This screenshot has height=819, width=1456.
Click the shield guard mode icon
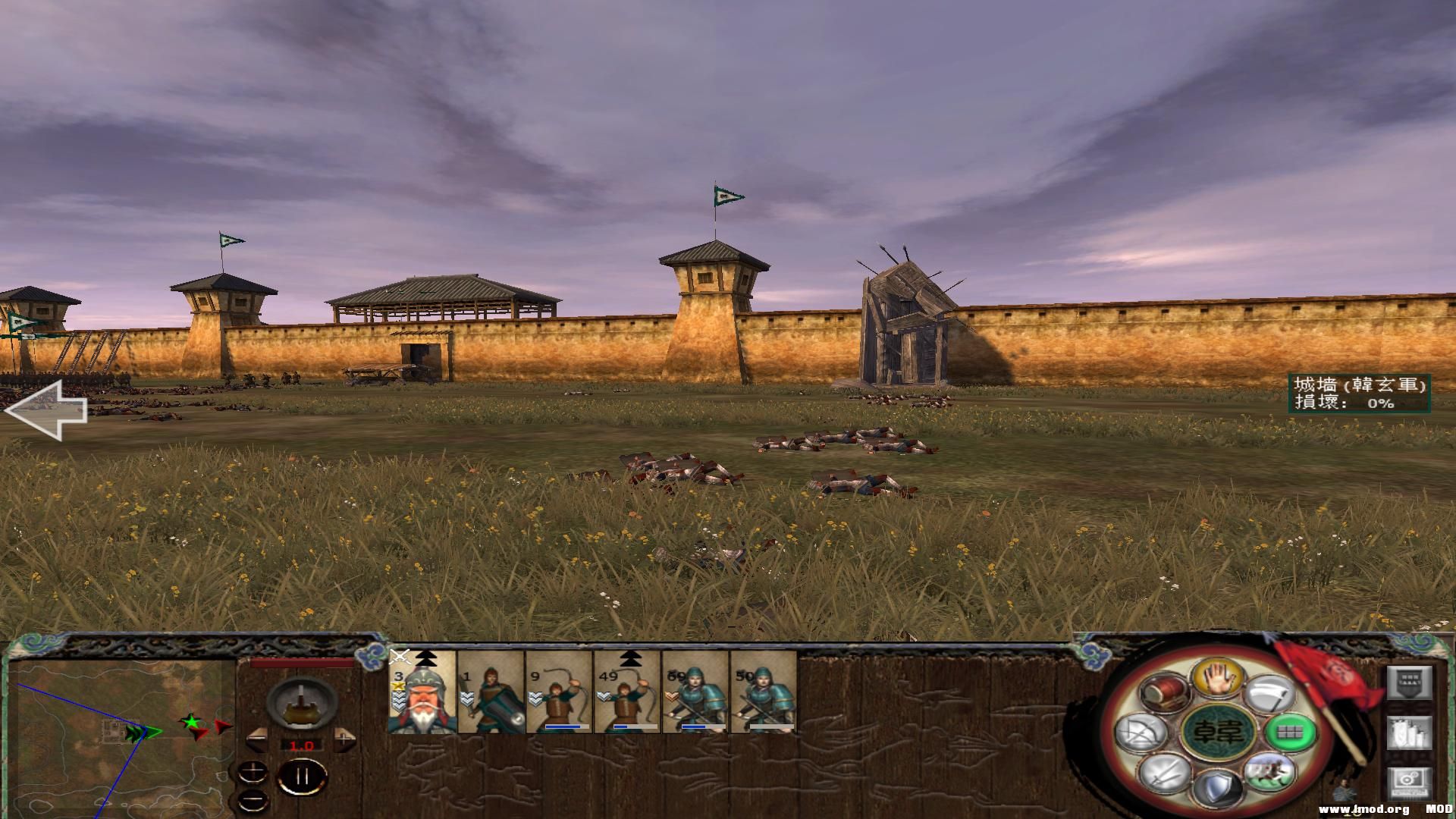pos(1218,786)
